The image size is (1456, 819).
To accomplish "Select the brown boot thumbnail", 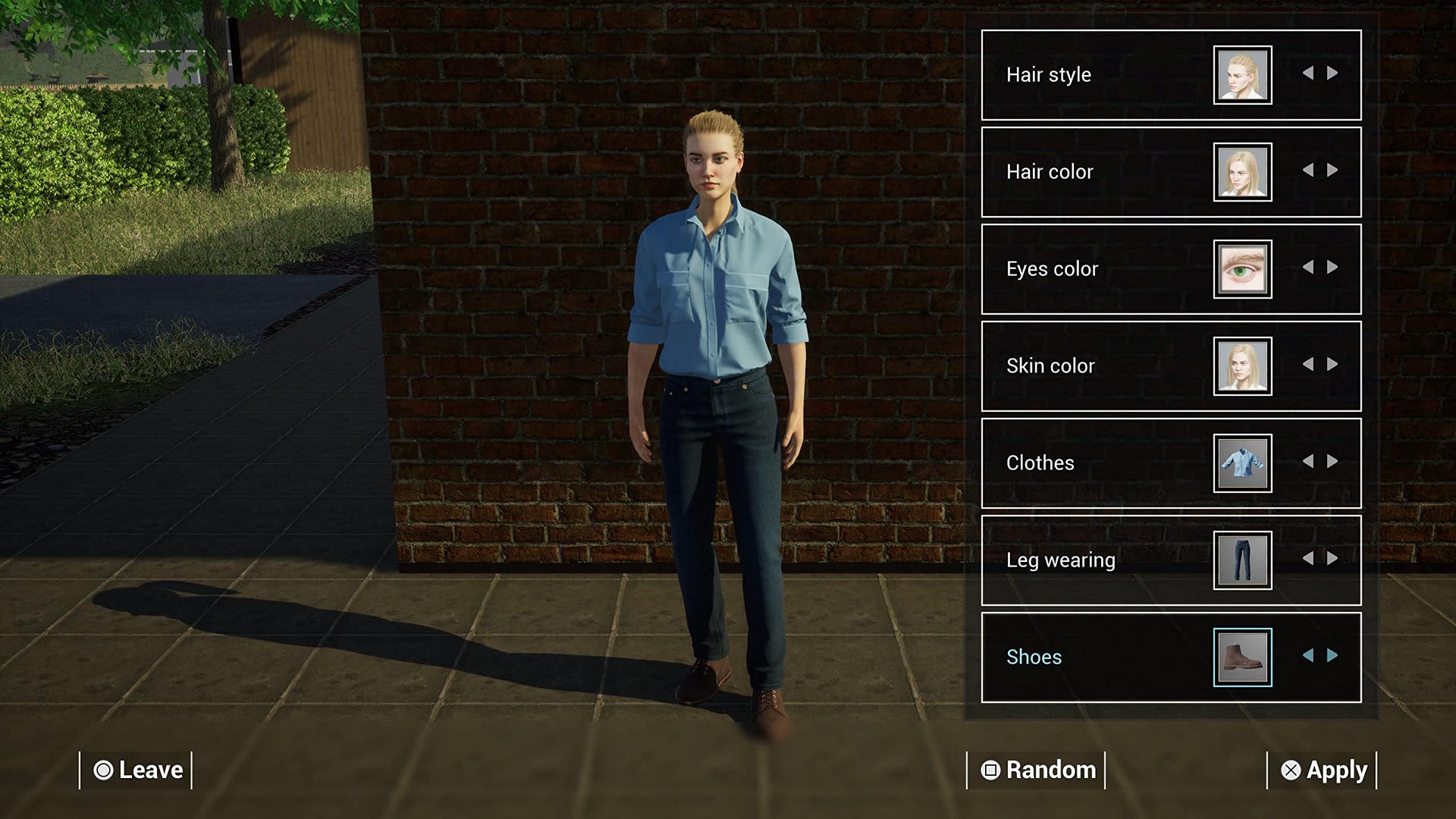I will tap(1242, 657).
